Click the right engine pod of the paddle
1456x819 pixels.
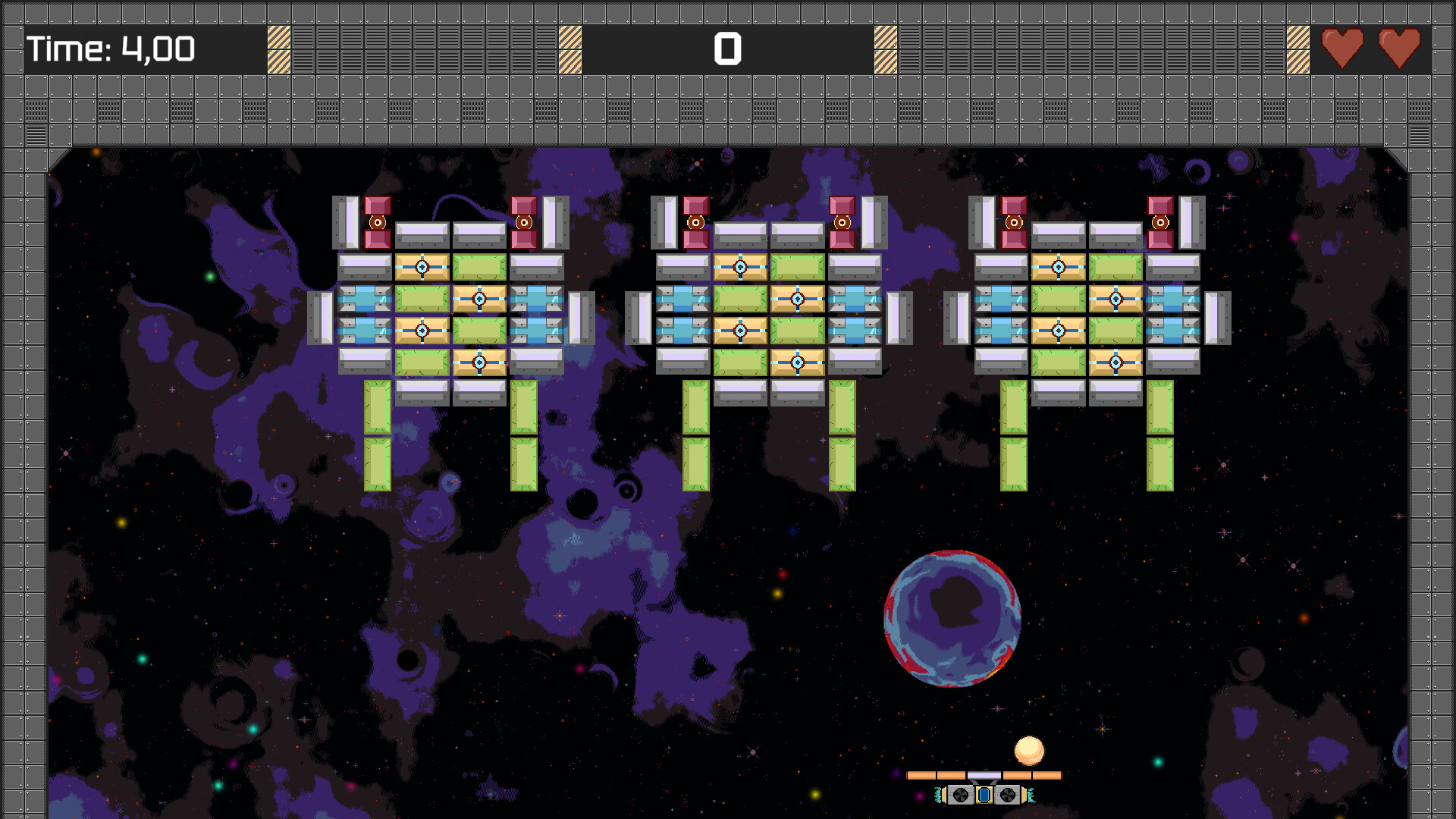point(1009,795)
